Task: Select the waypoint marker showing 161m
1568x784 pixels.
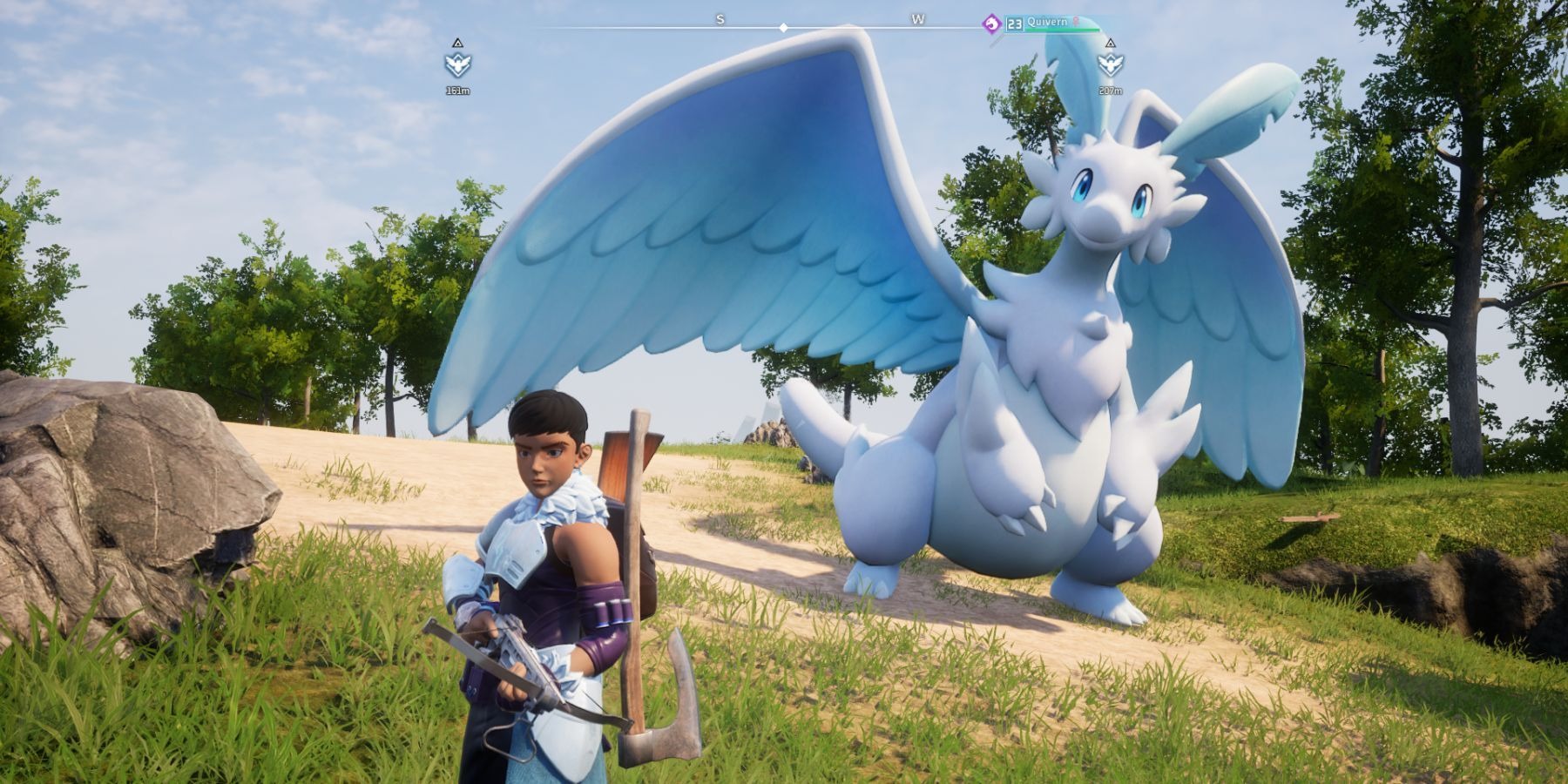Action: coord(457,64)
